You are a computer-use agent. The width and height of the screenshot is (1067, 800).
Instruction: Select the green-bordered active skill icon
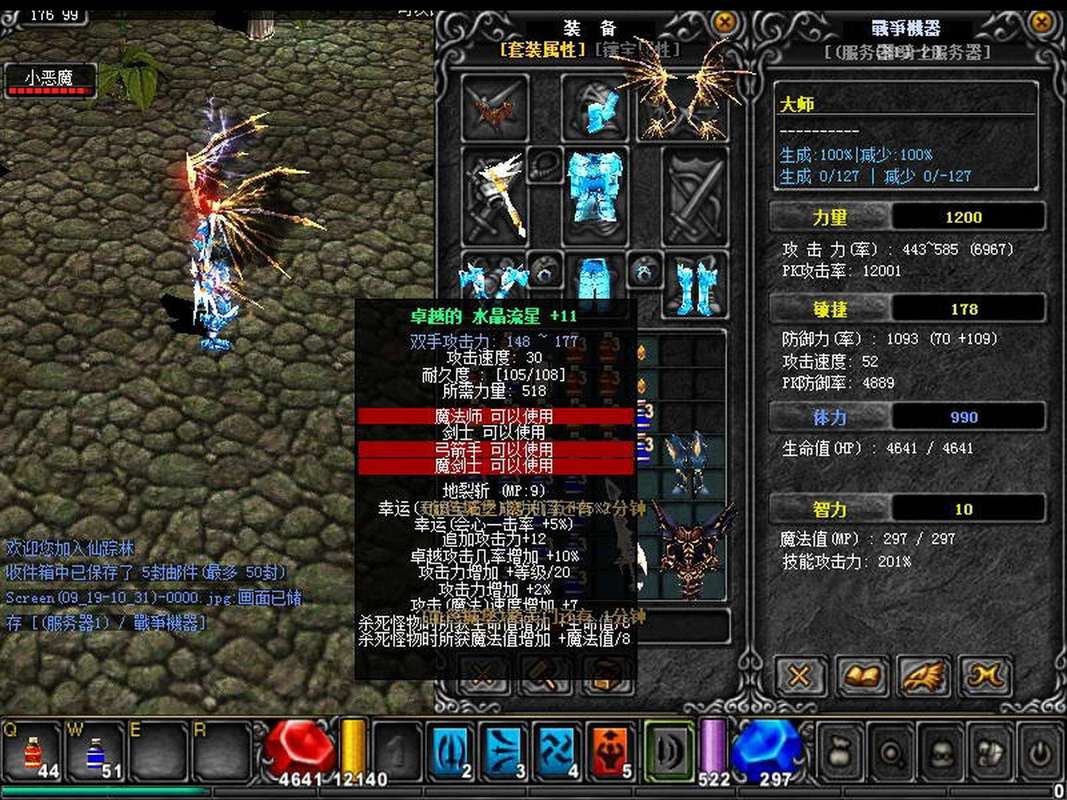tap(668, 750)
